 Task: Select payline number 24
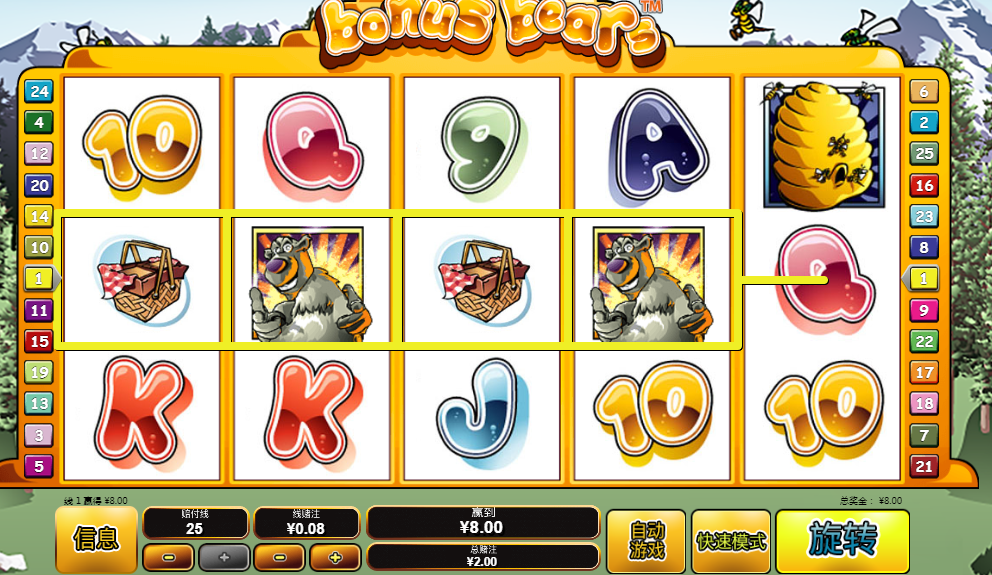point(38,92)
